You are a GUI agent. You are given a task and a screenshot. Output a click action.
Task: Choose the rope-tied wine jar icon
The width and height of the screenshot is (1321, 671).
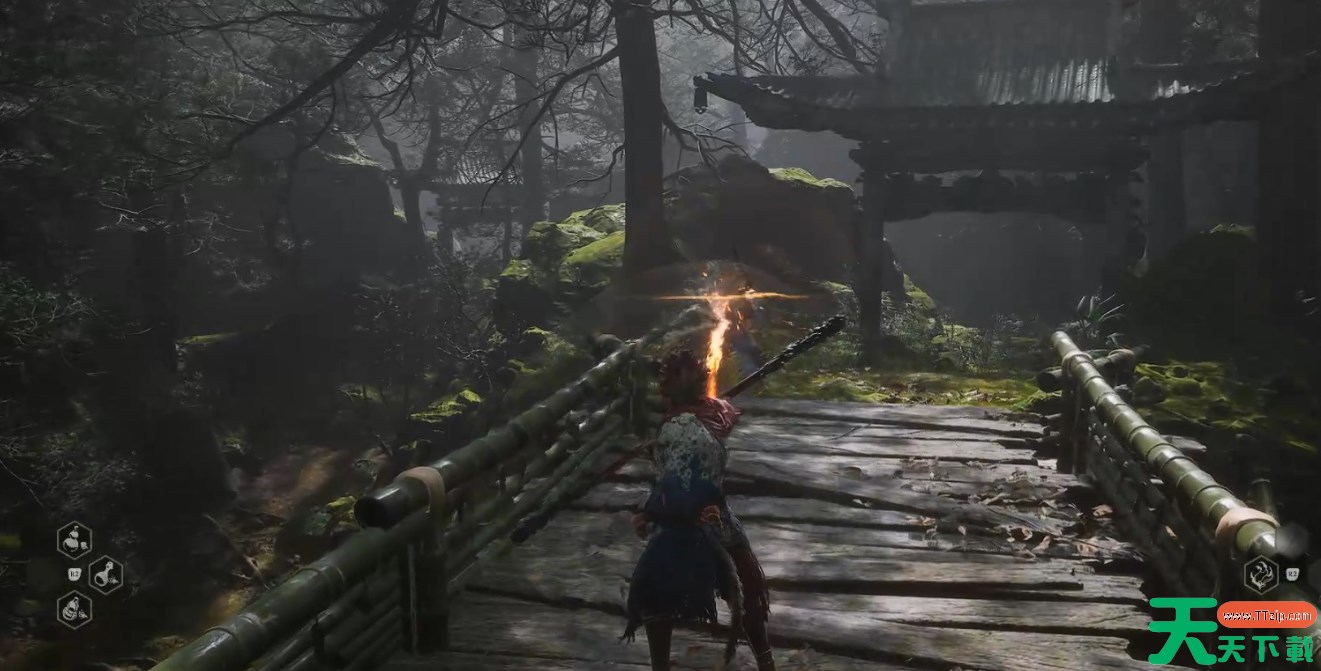point(74,609)
